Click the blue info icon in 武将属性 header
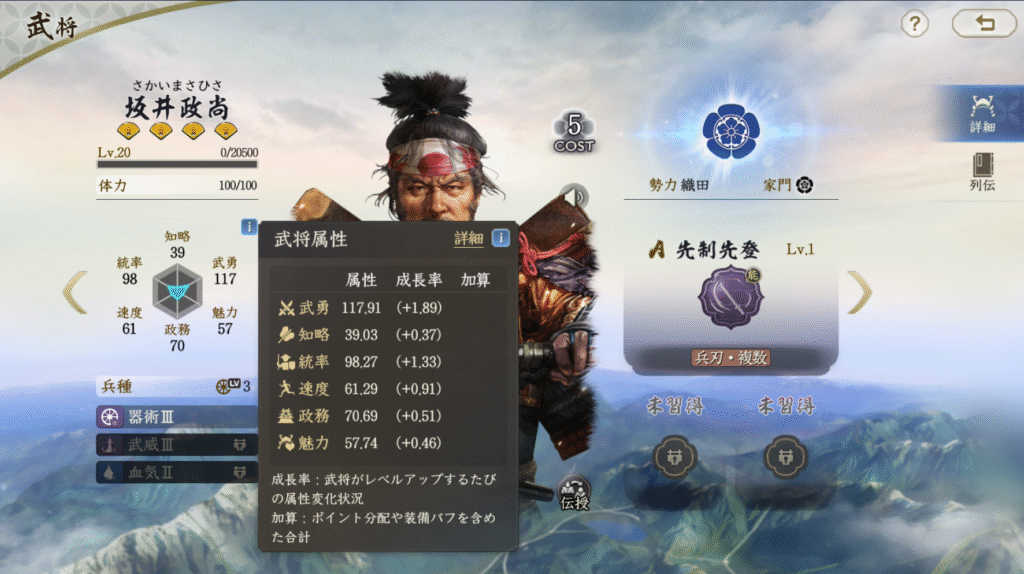 point(501,238)
